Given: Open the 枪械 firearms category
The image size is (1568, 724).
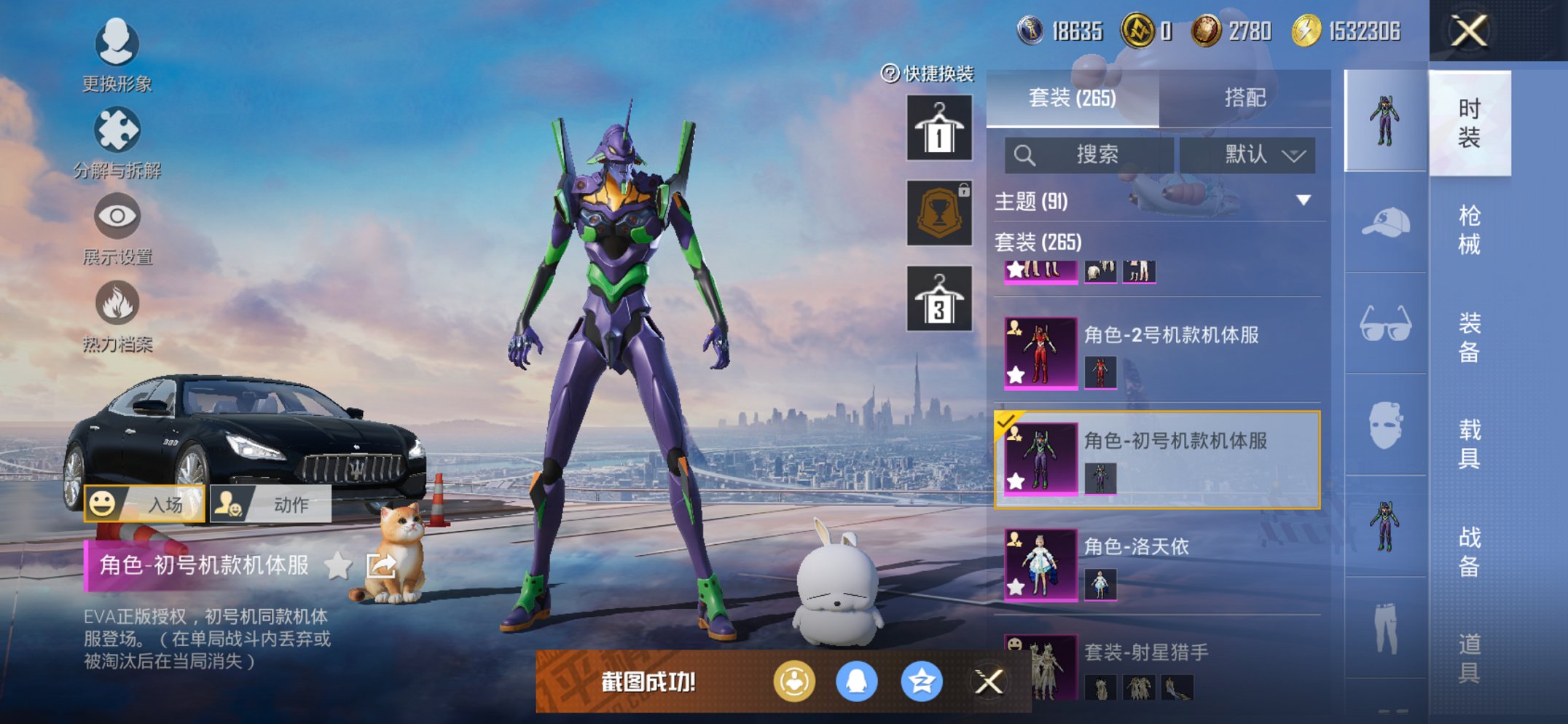Looking at the screenshot, I should pyautogui.click(x=1469, y=229).
